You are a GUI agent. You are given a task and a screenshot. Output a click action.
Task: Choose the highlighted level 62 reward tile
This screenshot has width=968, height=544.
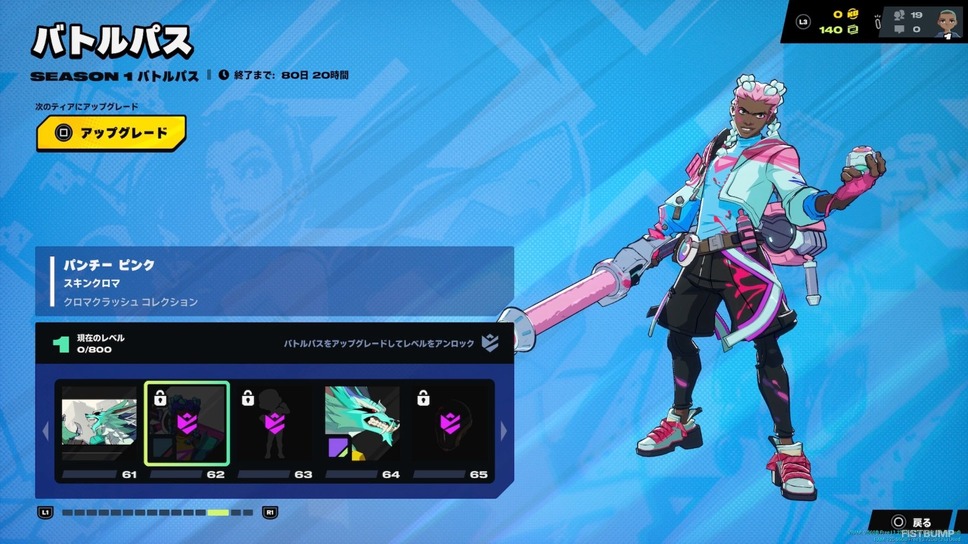tap(187, 424)
